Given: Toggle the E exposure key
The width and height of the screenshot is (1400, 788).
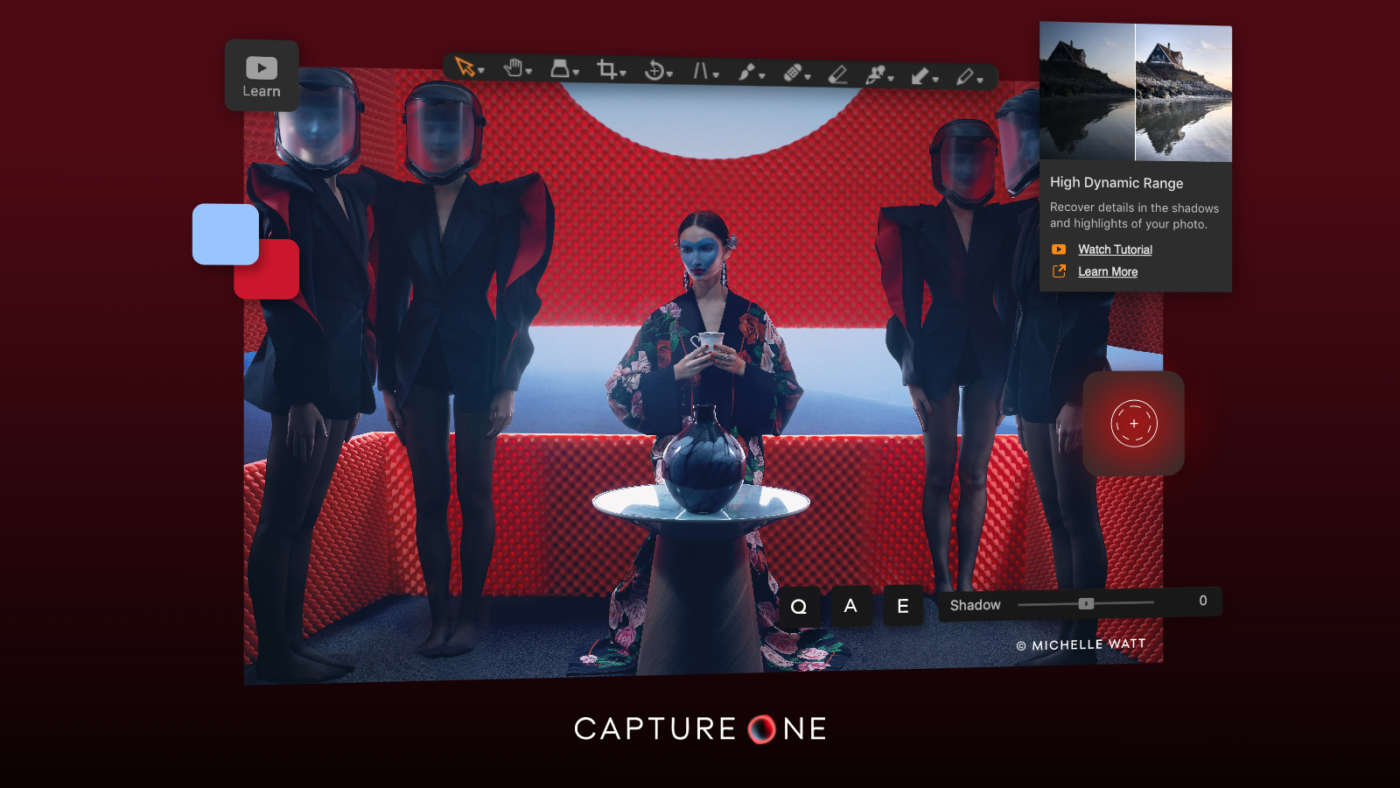Looking at the screenshot, I should (902, 605).
